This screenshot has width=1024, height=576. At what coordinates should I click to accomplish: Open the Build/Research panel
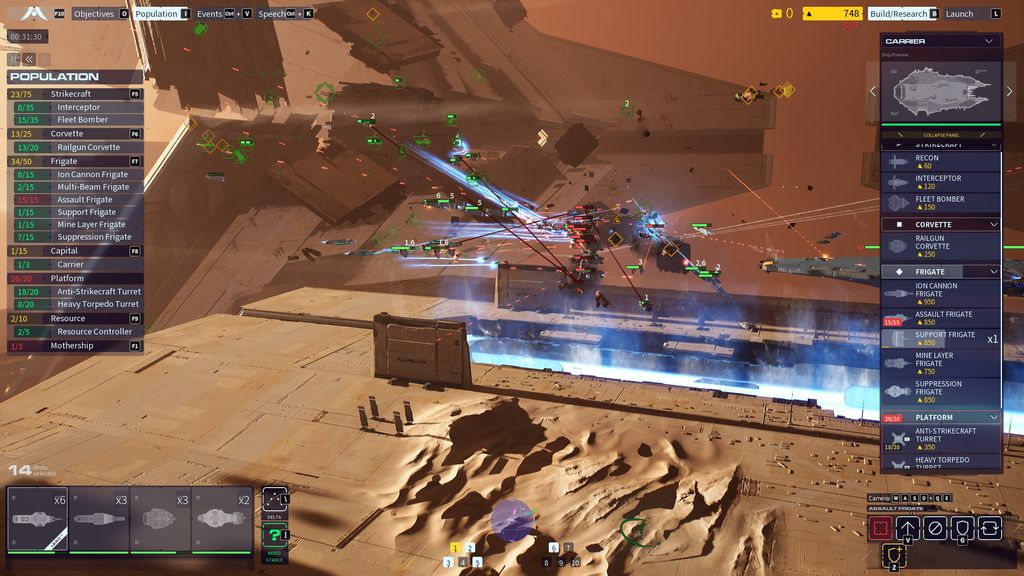(x=897, y=14)
